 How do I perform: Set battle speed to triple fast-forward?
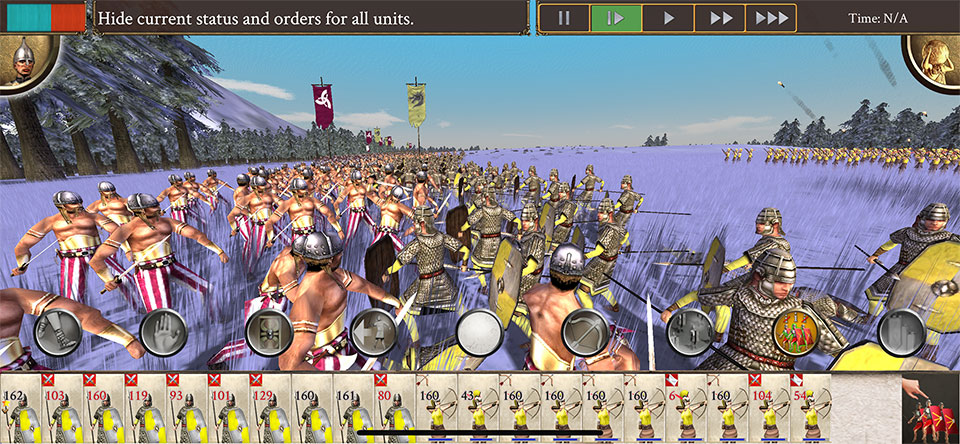[x=770, y=18]
